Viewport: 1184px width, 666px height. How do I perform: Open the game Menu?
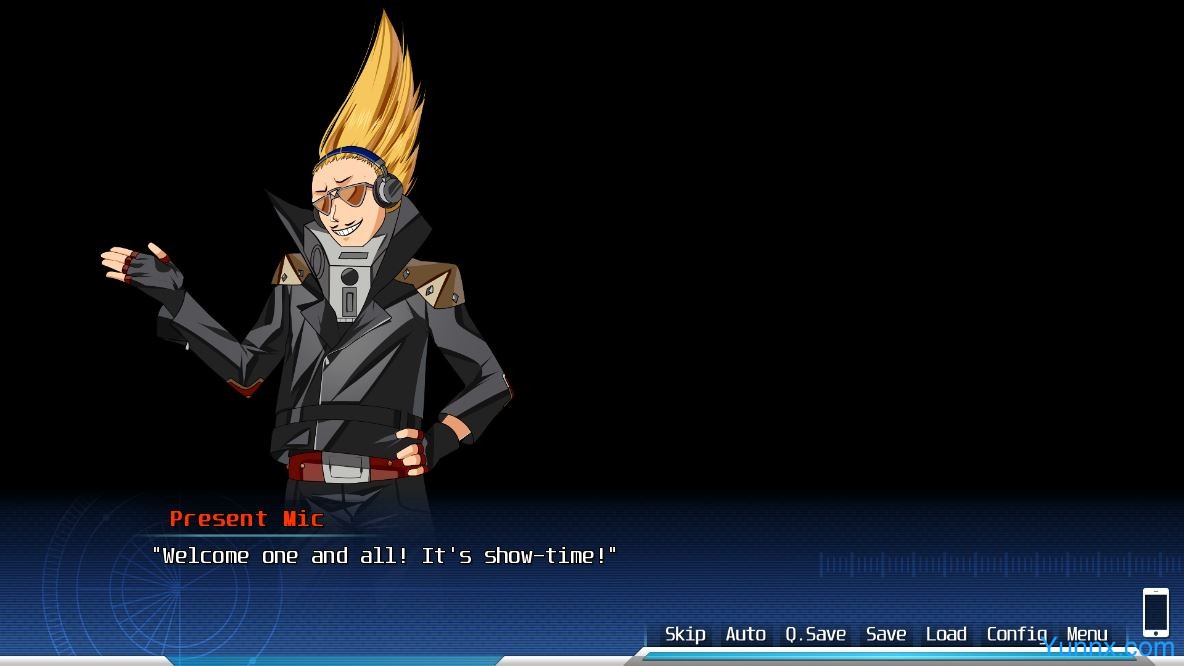coord(1087,634)
